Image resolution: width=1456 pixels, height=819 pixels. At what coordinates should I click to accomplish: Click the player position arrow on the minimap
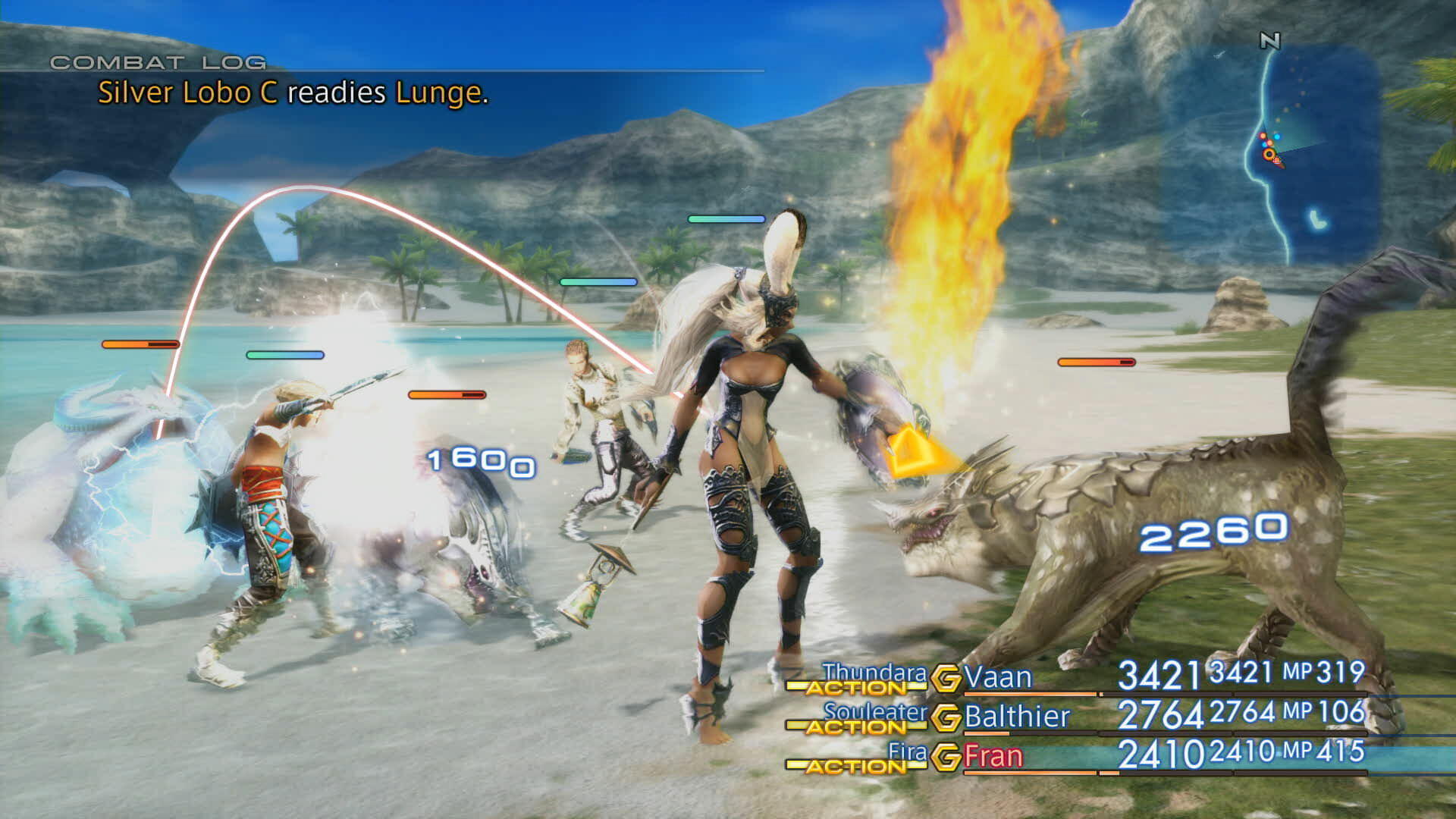click(1269, 154)
